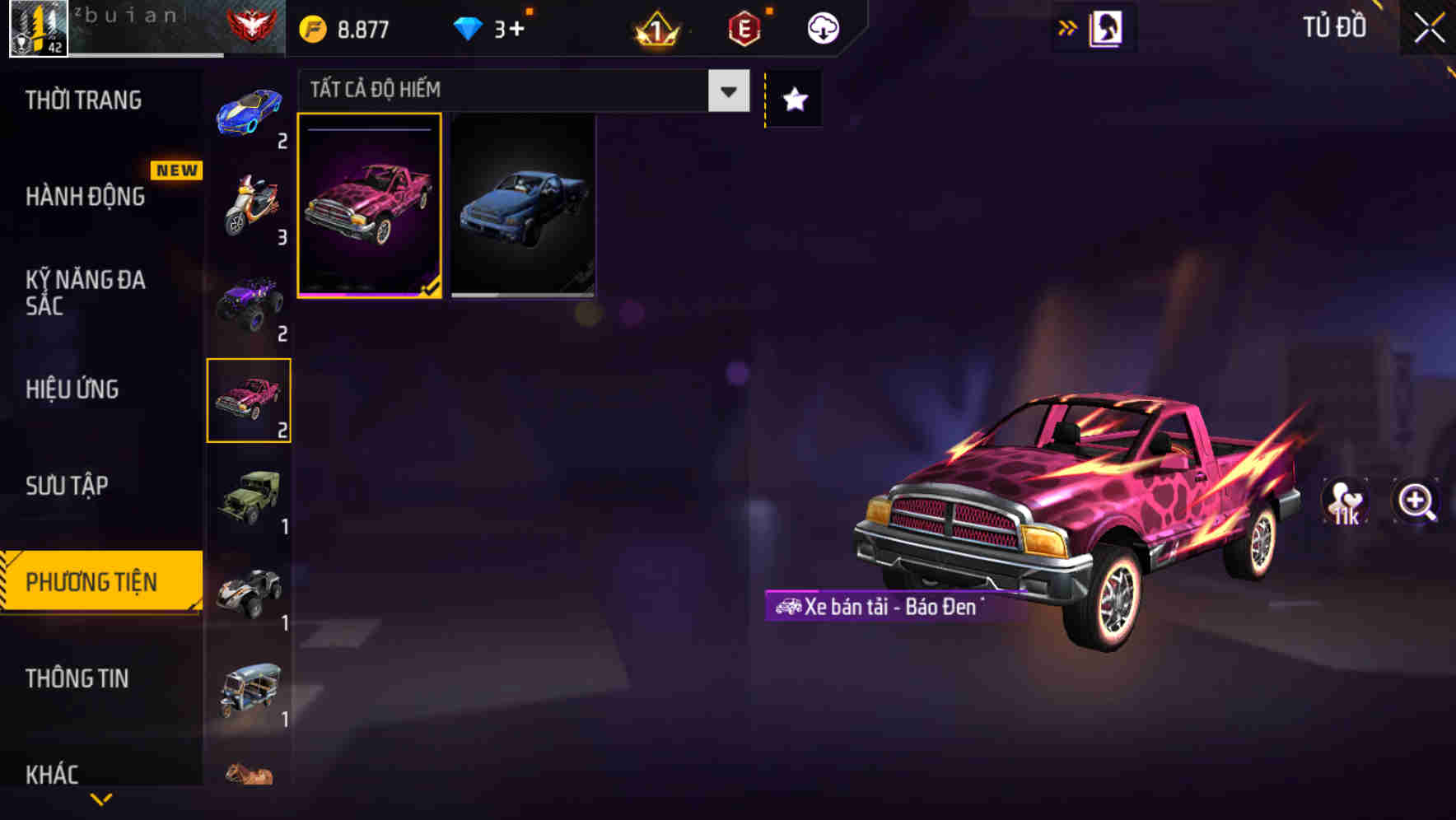Image resolution: width=1456 pixels, height=820 pixels.
Task: Open the cloud download manager icon
Action: (821, 27)
